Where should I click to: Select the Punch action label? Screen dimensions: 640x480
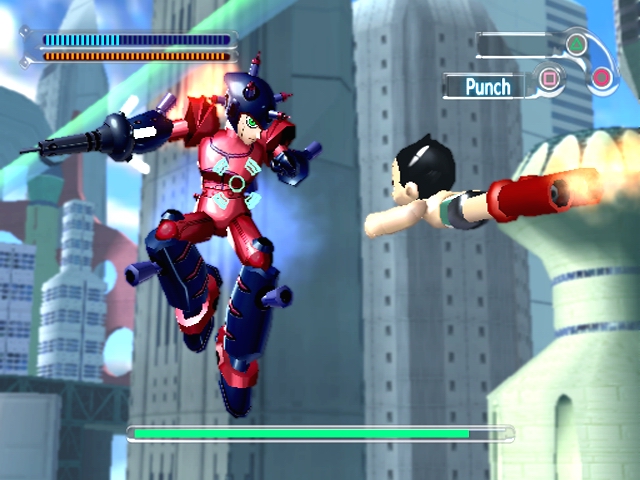tap(488, 86)
